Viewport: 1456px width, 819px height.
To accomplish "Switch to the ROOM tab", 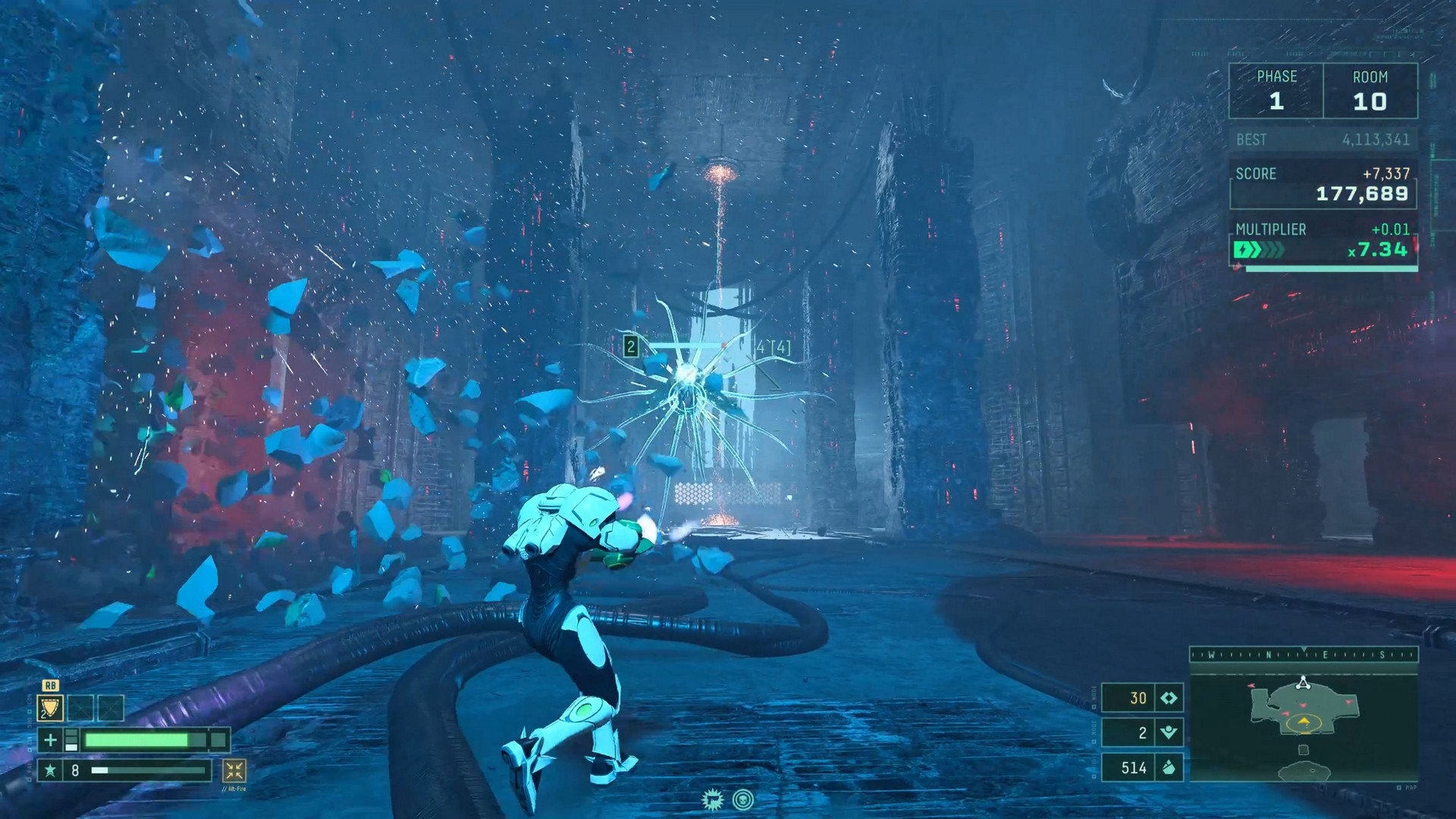I will point(1371,91).
